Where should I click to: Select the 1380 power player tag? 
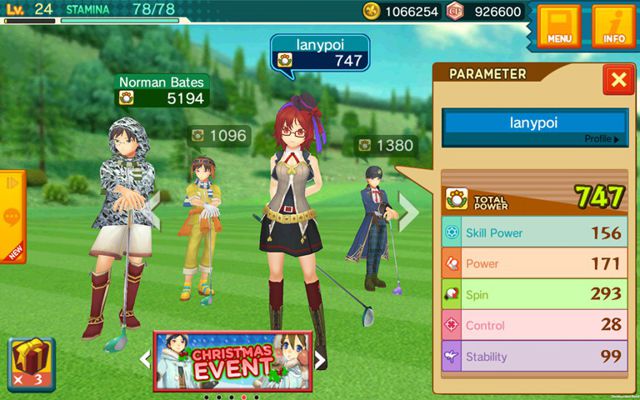tap(386, 146)
